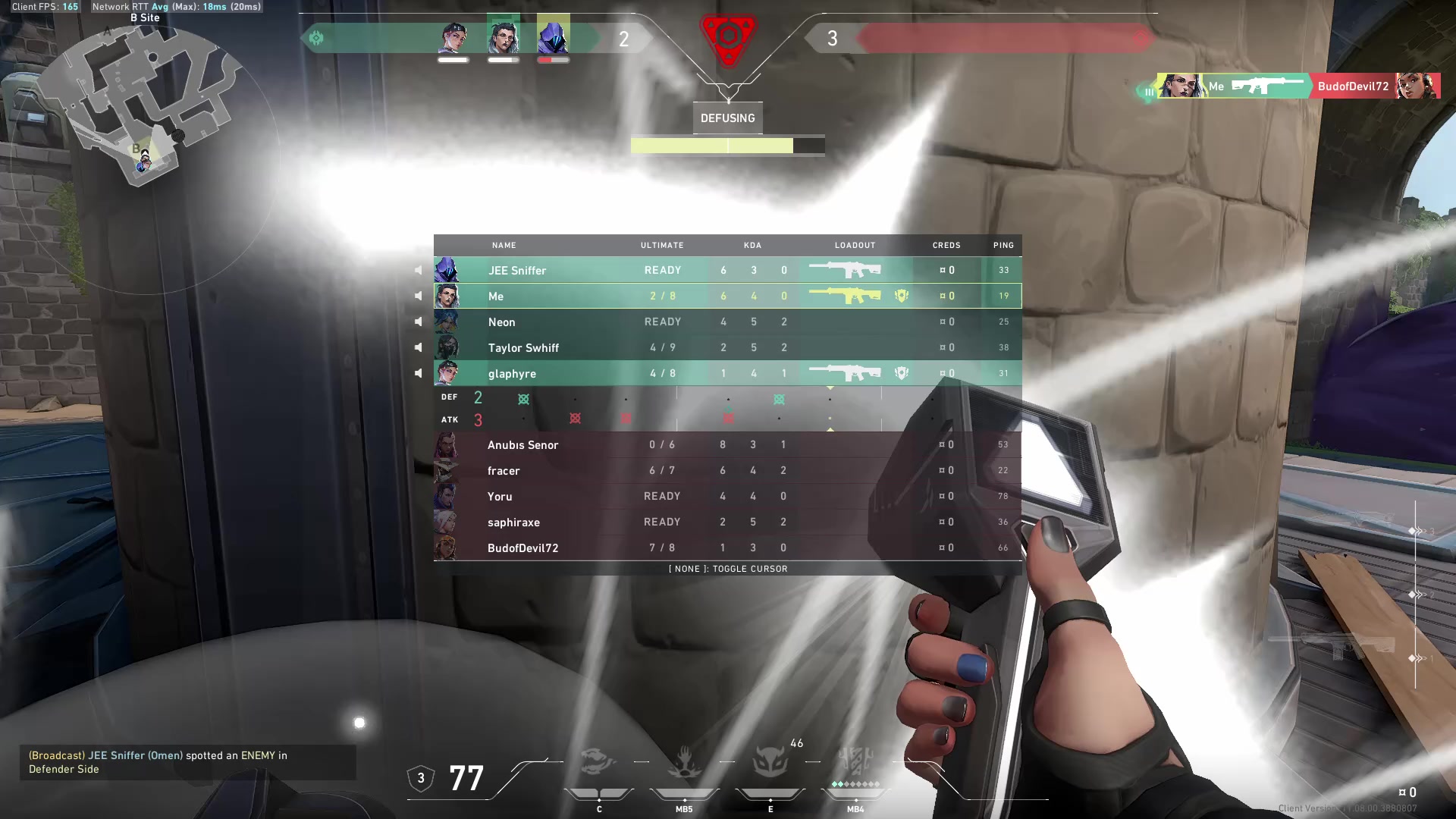Trigger the ultimate ability icon on MB4
This screenshot has width=1456, height=819.
(x=855, y=761)
